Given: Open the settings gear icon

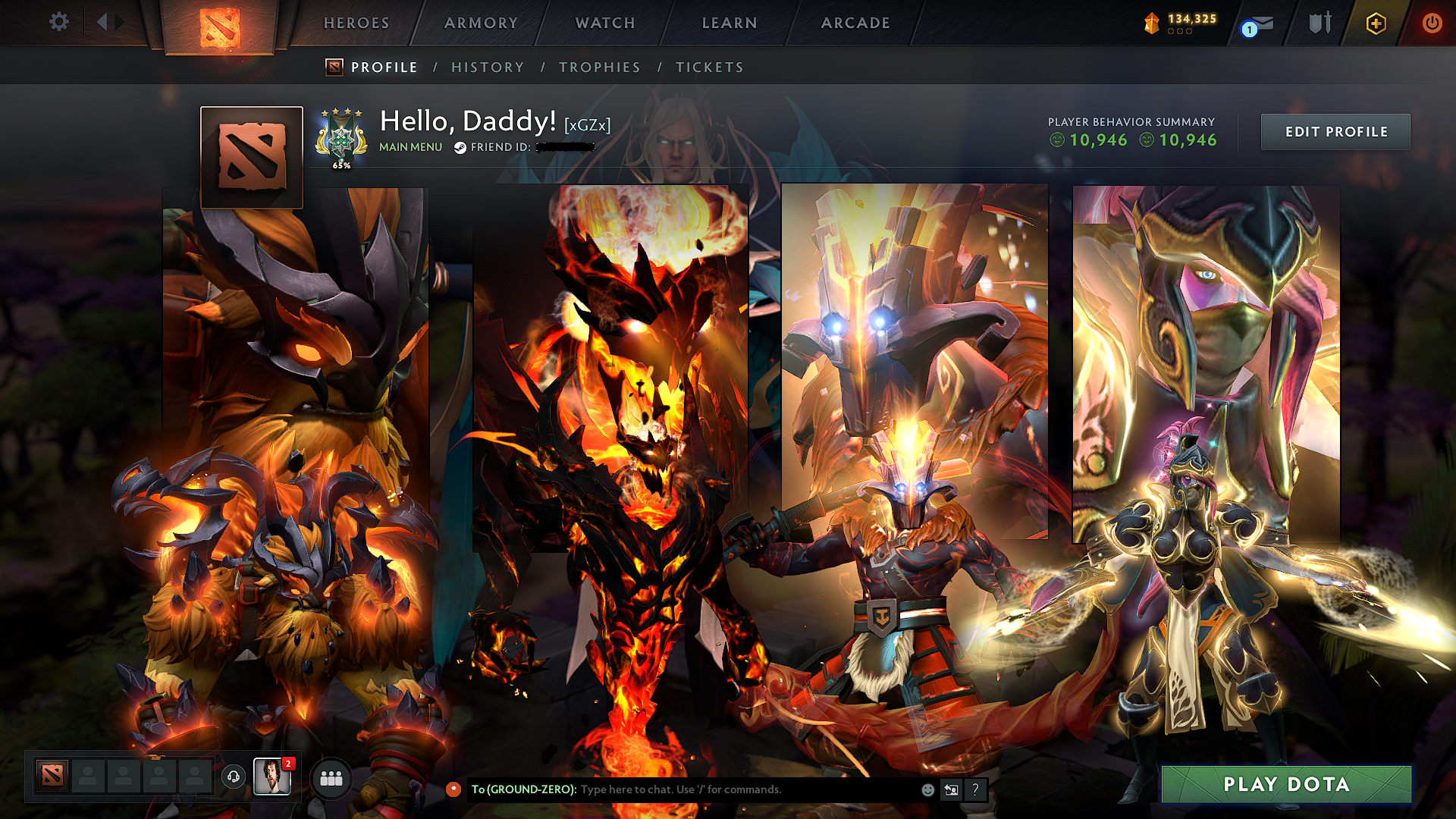Looking at the screenshot, I should point(58,22).
